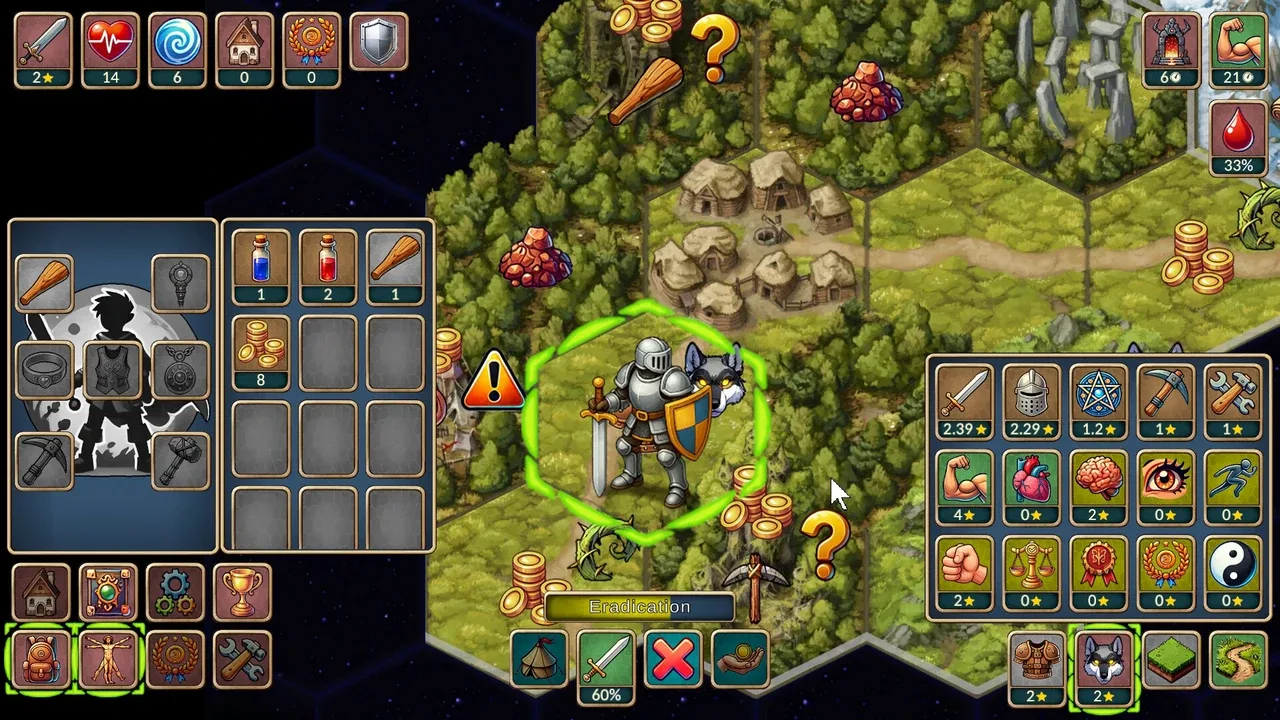
Task: Open the backpack inventory button
Action: point(41,660)
